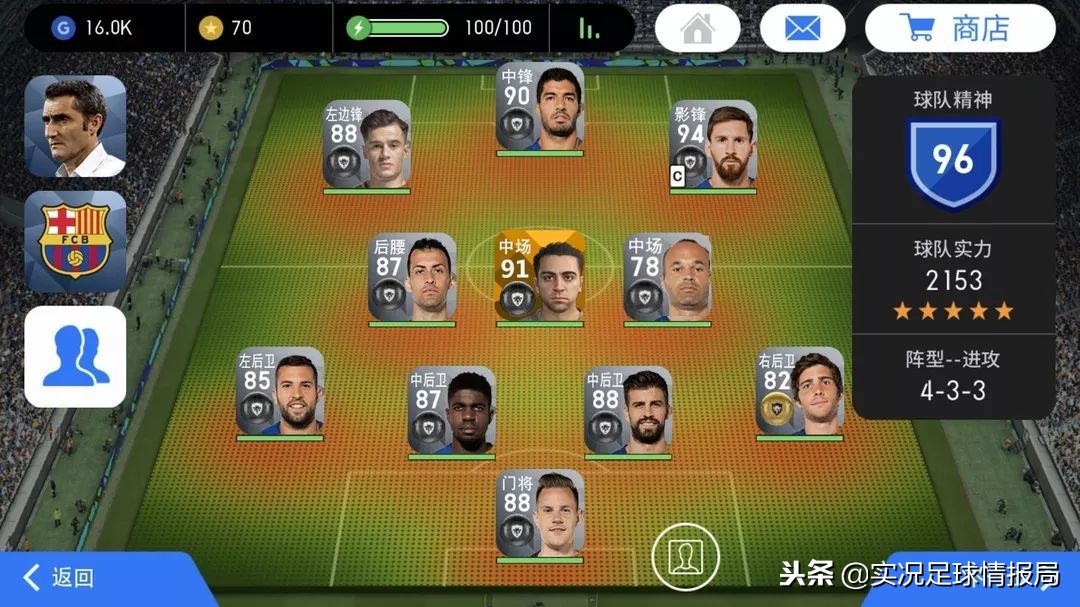Screen dimensions: 1080x607
Task: Open the mail inbox
Action: [802, 29]
